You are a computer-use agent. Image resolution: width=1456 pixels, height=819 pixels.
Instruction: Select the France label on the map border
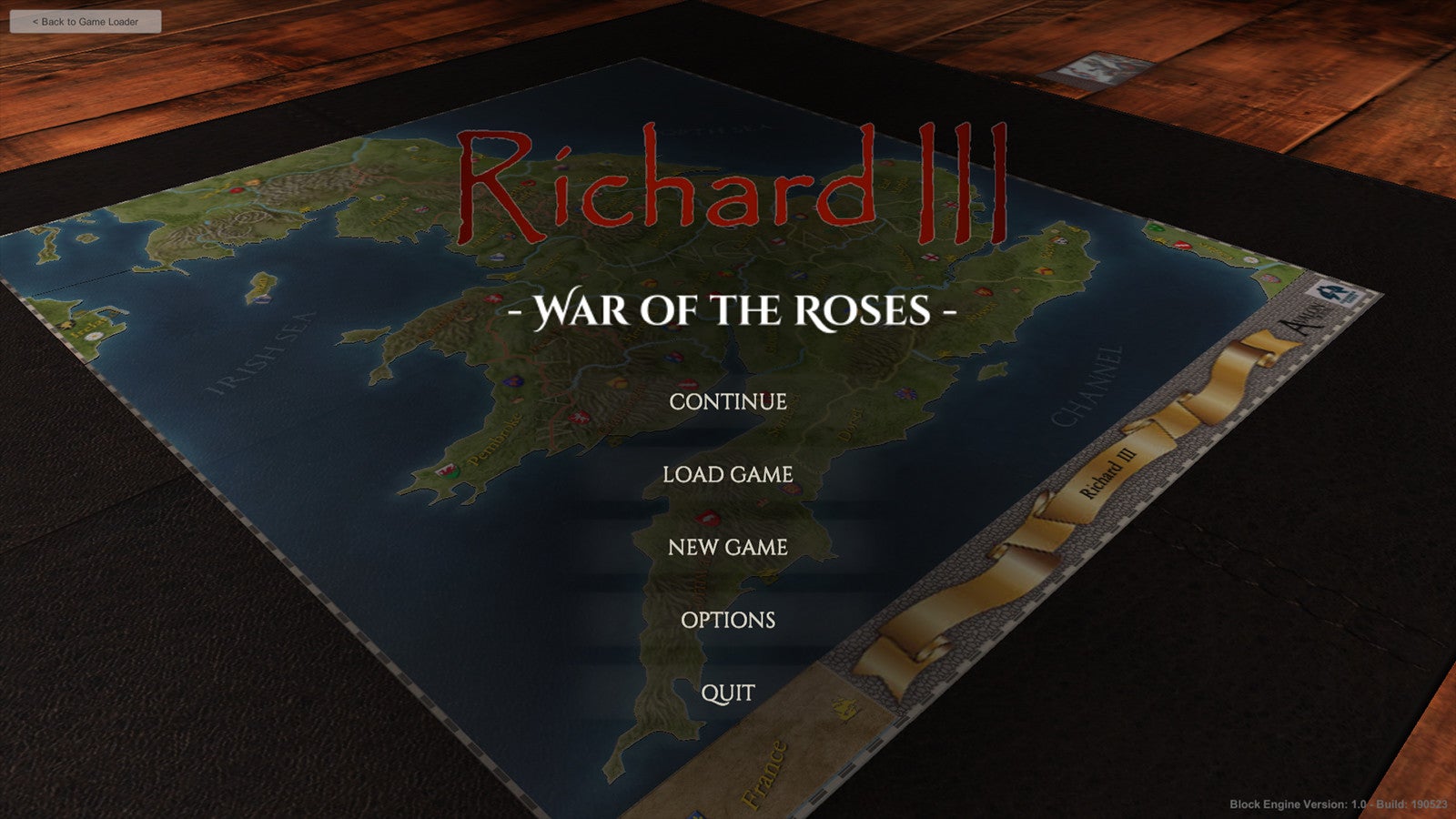pyautogui.click(x=770, y=770)
